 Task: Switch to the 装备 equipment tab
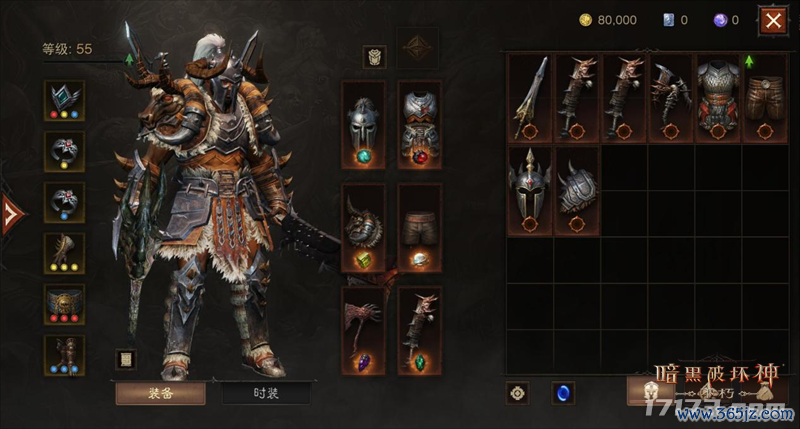pos(160,393)
